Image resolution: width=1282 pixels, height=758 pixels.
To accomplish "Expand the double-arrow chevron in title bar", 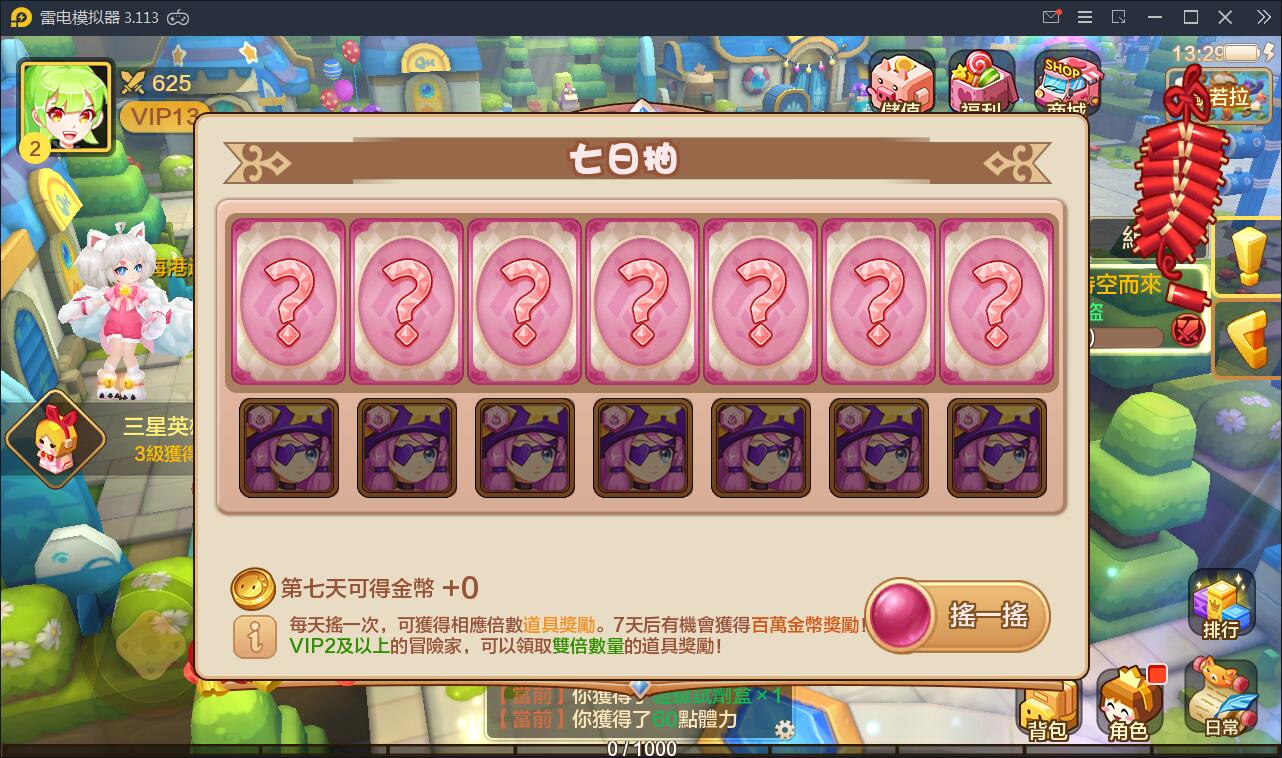I will click(x=1264, y=16).
